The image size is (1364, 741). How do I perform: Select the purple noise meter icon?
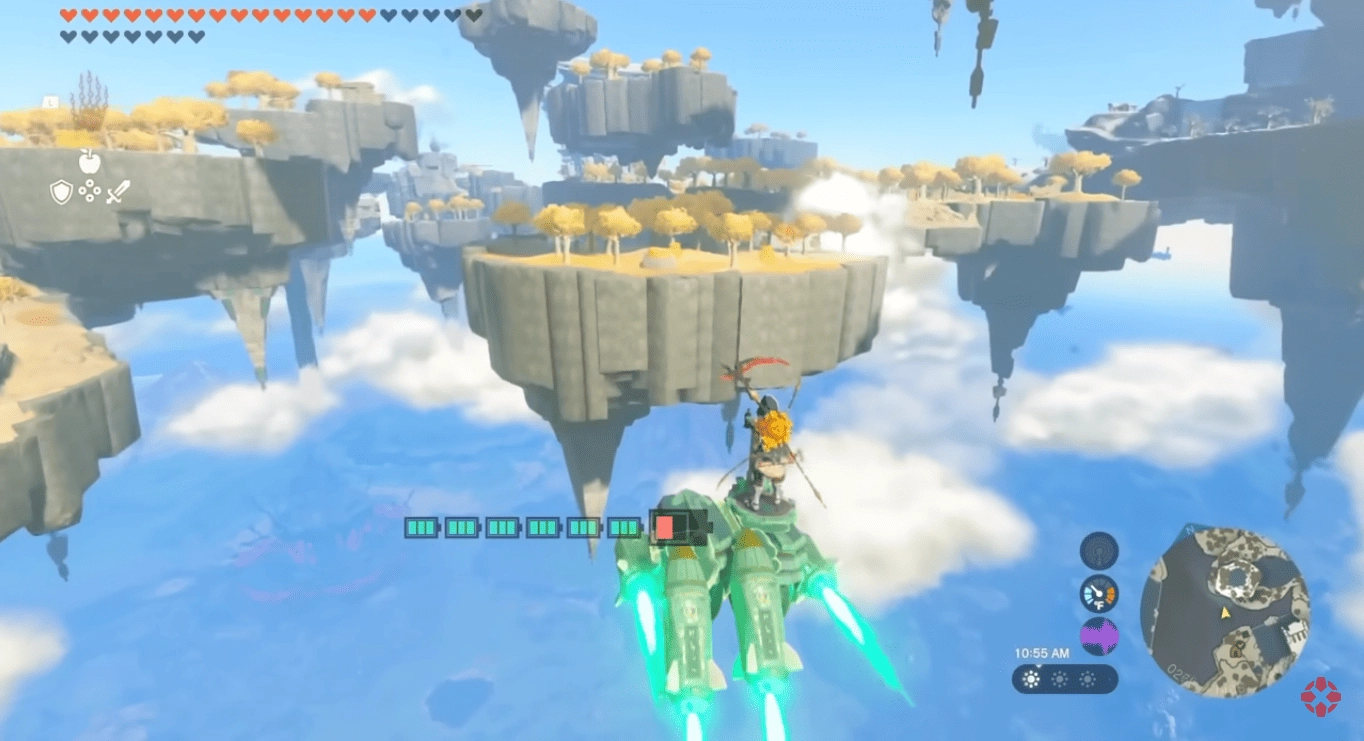point(1099,637)
